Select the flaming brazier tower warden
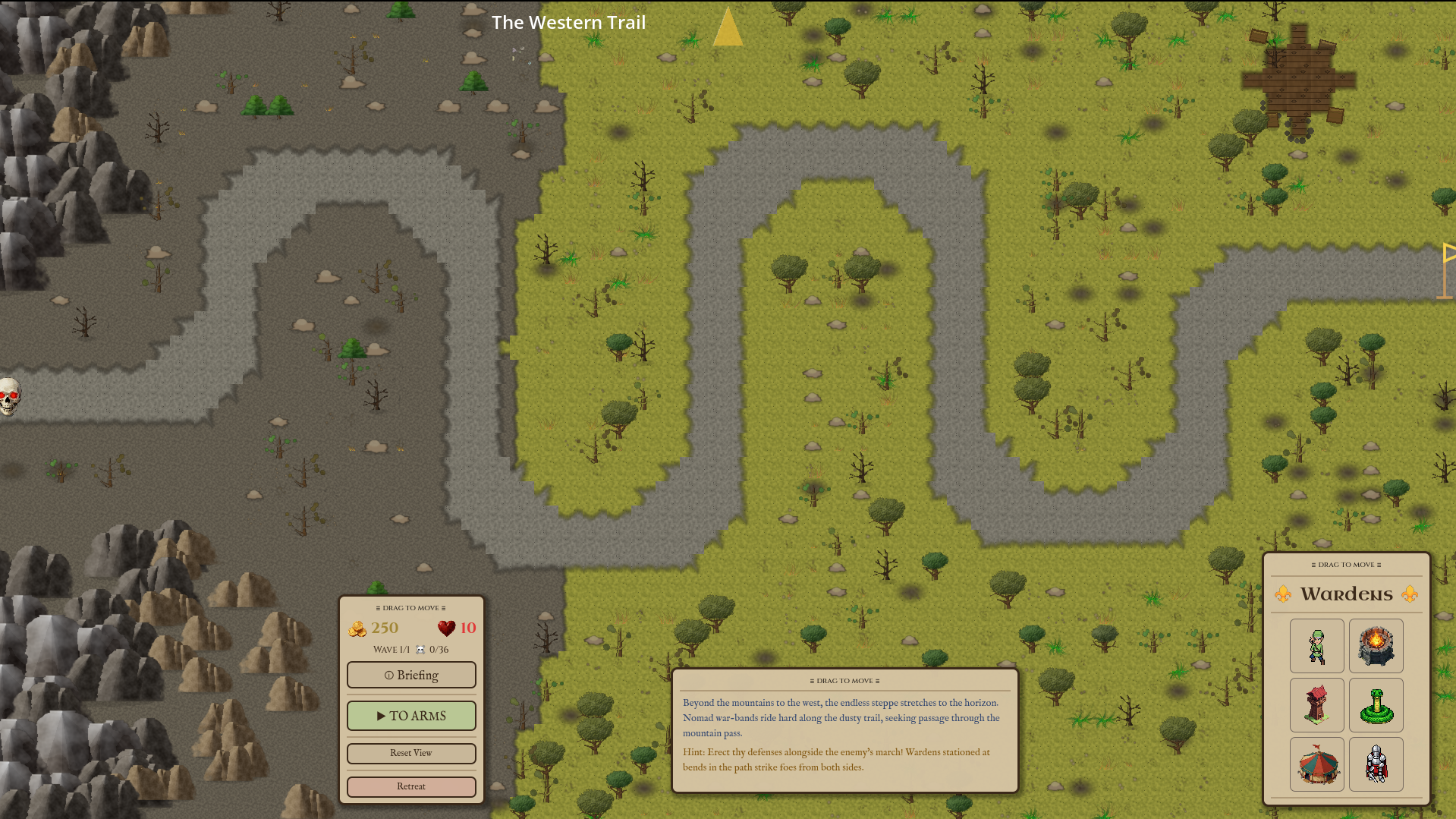Viewport: 1456px width, 819px height. tap(1376, 646)
